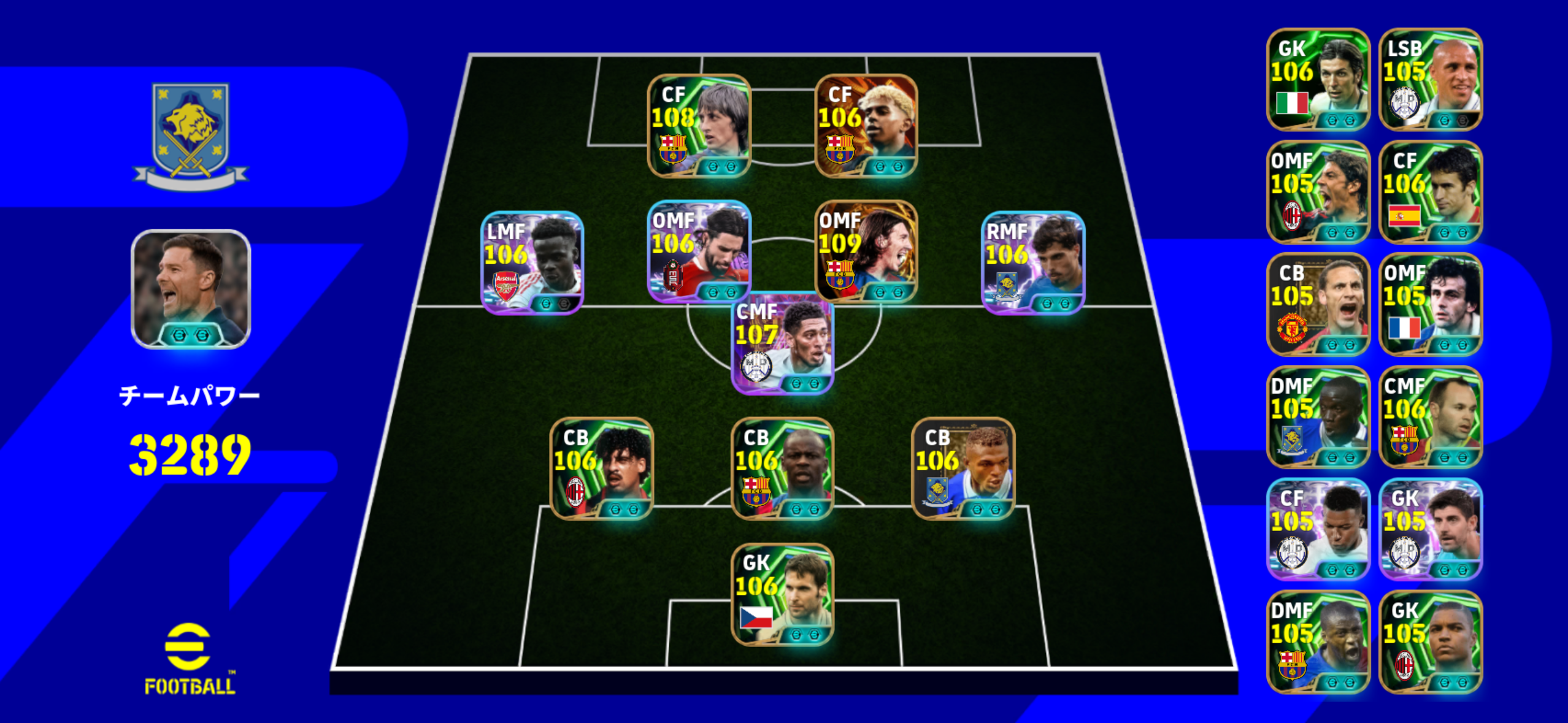
Task: Select the CMF 106 substitute card
Action: pos(1430,417)
